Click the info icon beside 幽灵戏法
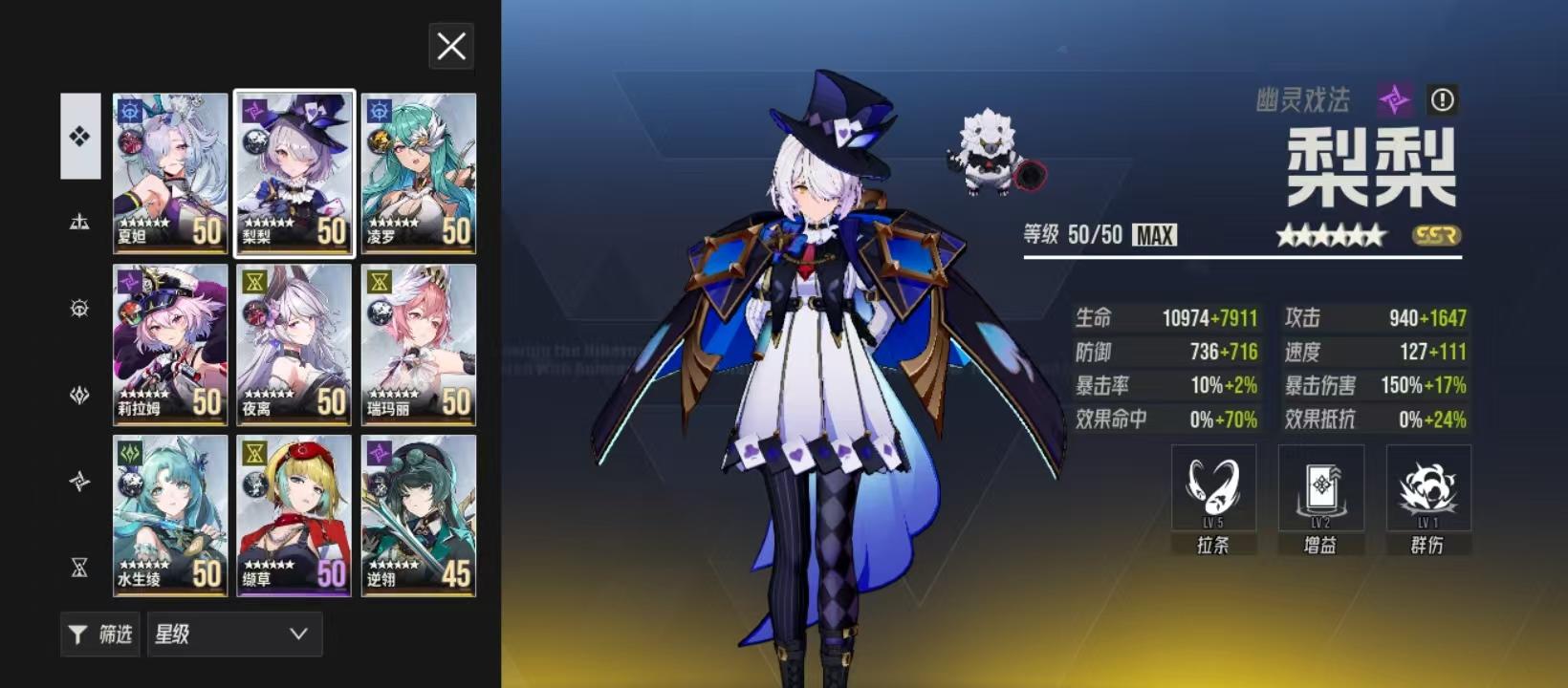The image size is (1568, 688). [1444, 98]
